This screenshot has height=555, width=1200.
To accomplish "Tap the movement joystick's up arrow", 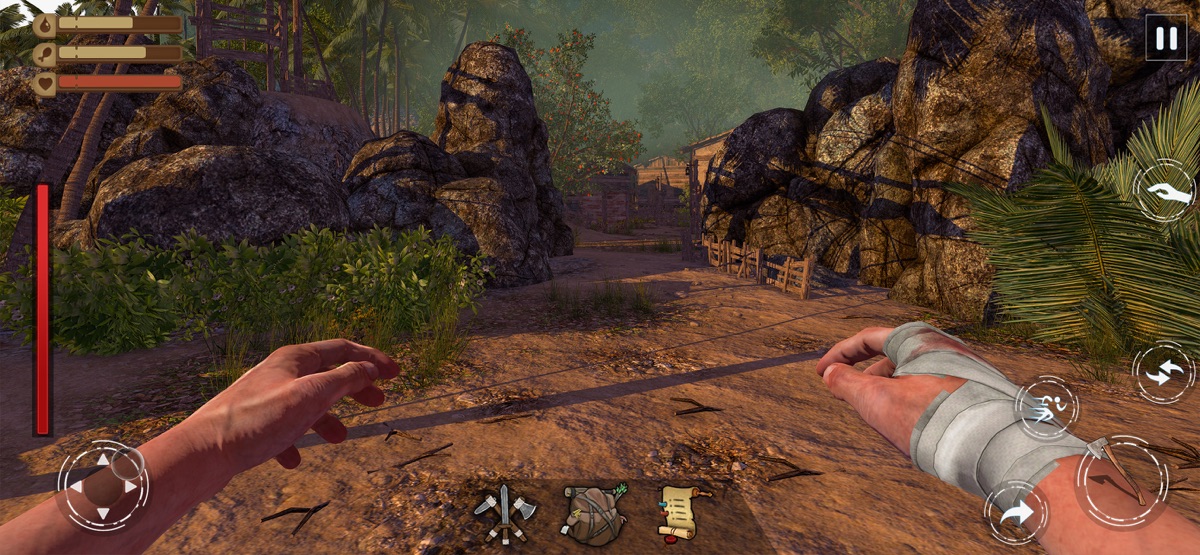I will point(102,461).
